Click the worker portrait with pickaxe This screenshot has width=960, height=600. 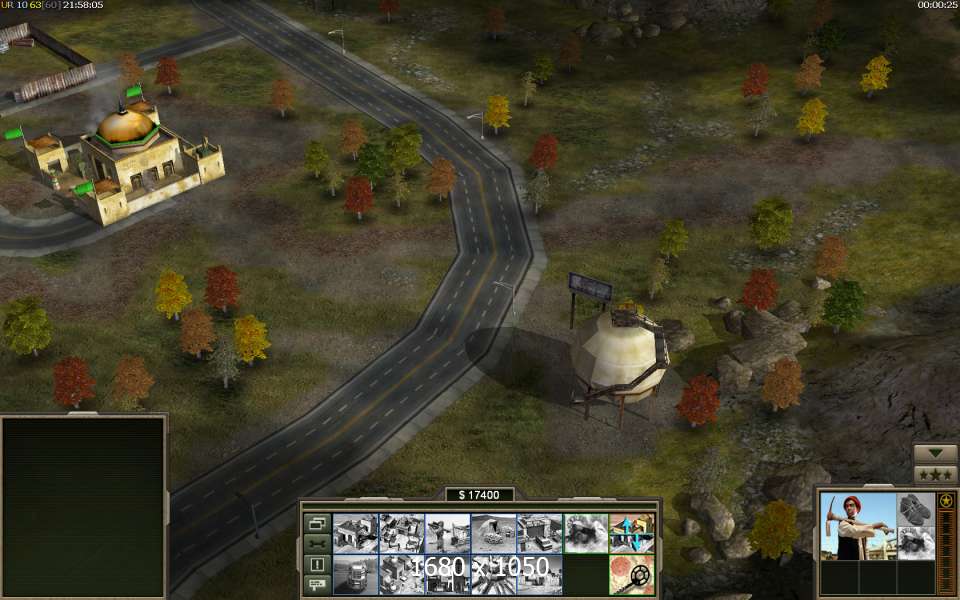(857, 526)
